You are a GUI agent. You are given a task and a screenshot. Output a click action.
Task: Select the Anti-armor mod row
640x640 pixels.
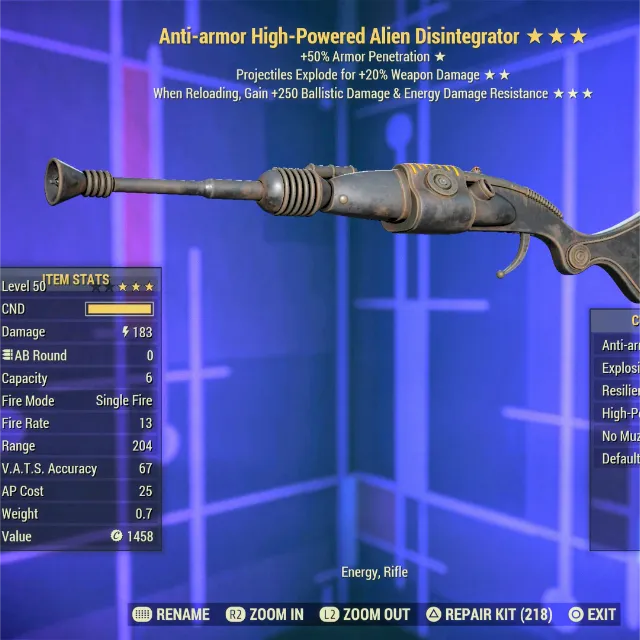[620, 345]
